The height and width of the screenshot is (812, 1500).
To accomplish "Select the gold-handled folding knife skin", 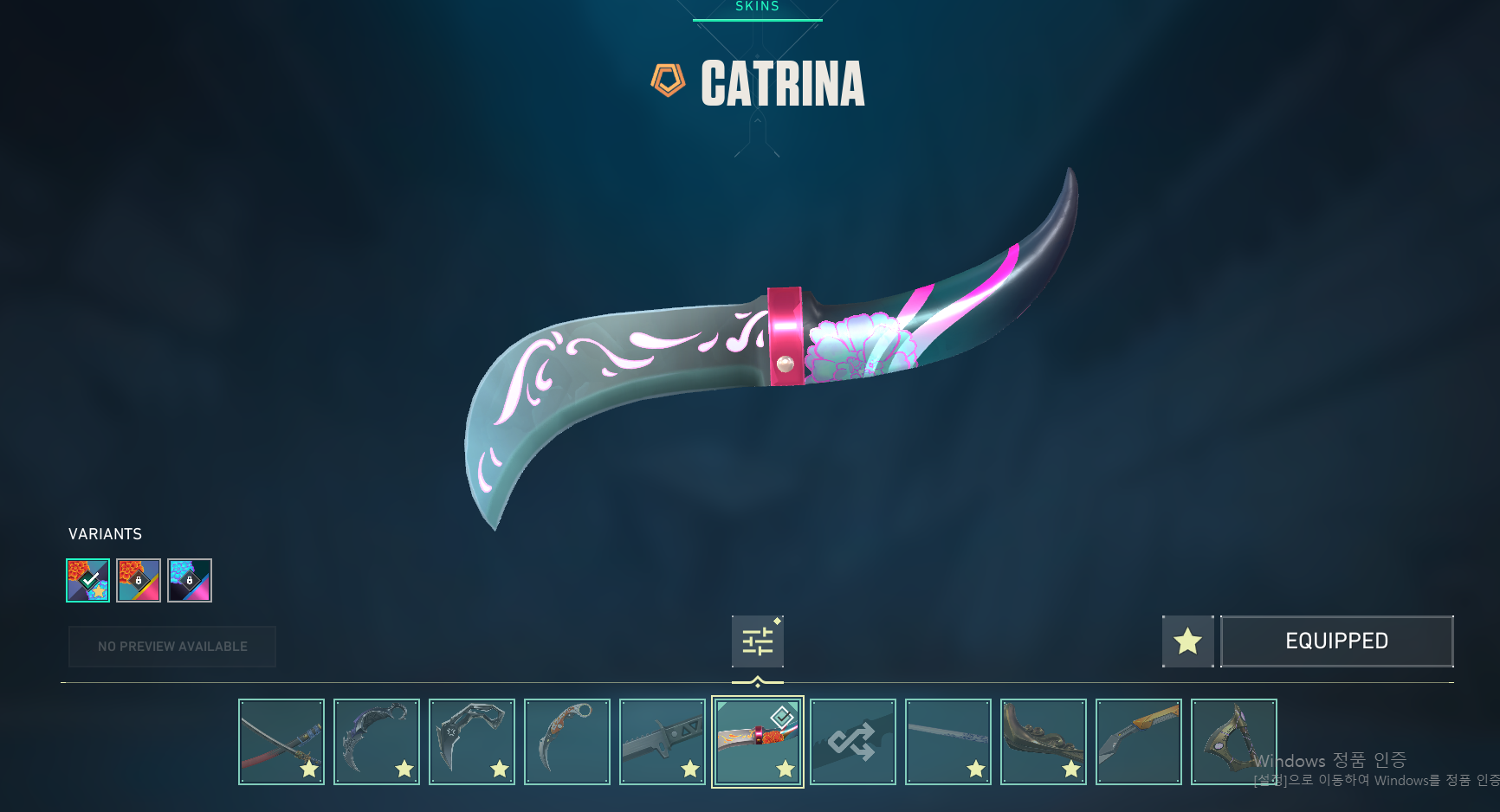I will coord(1139,742).
